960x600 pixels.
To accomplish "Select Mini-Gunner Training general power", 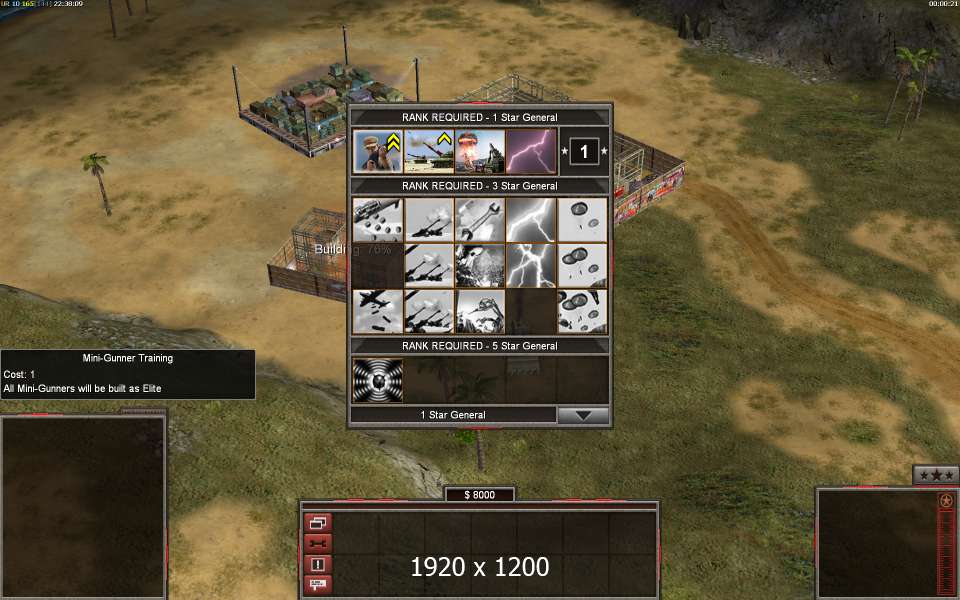I will [378, 151].
